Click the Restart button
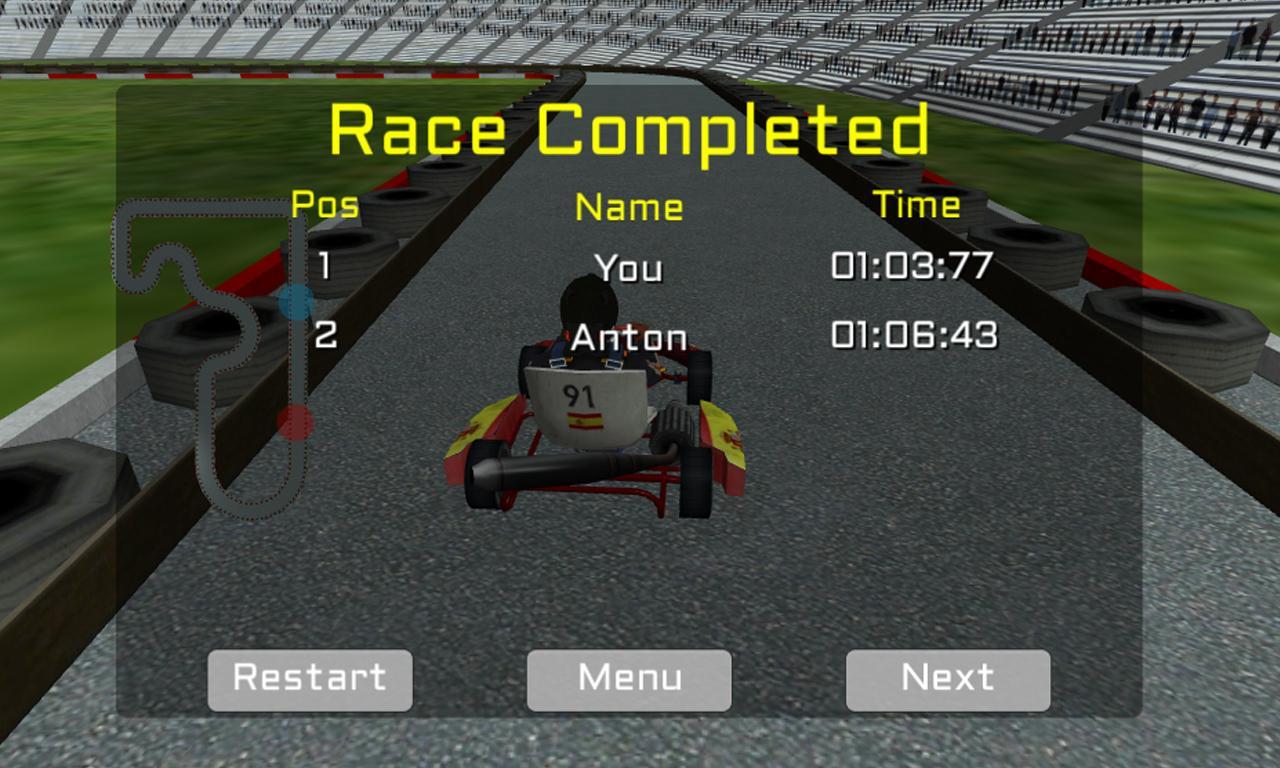 309,679
